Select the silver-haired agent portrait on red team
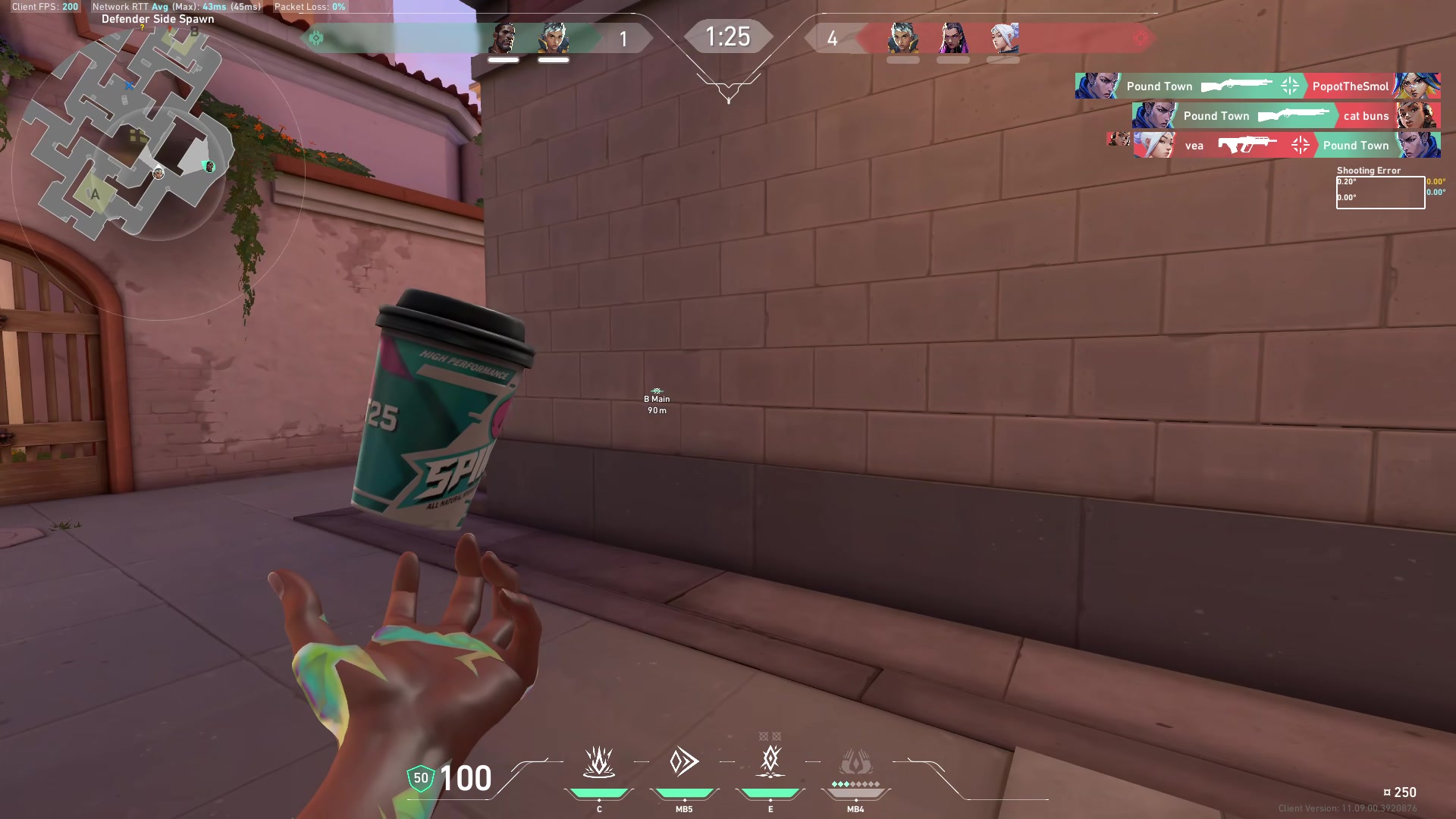The height and width of the screenshot is (819, 1456). (x=903, y=38)
